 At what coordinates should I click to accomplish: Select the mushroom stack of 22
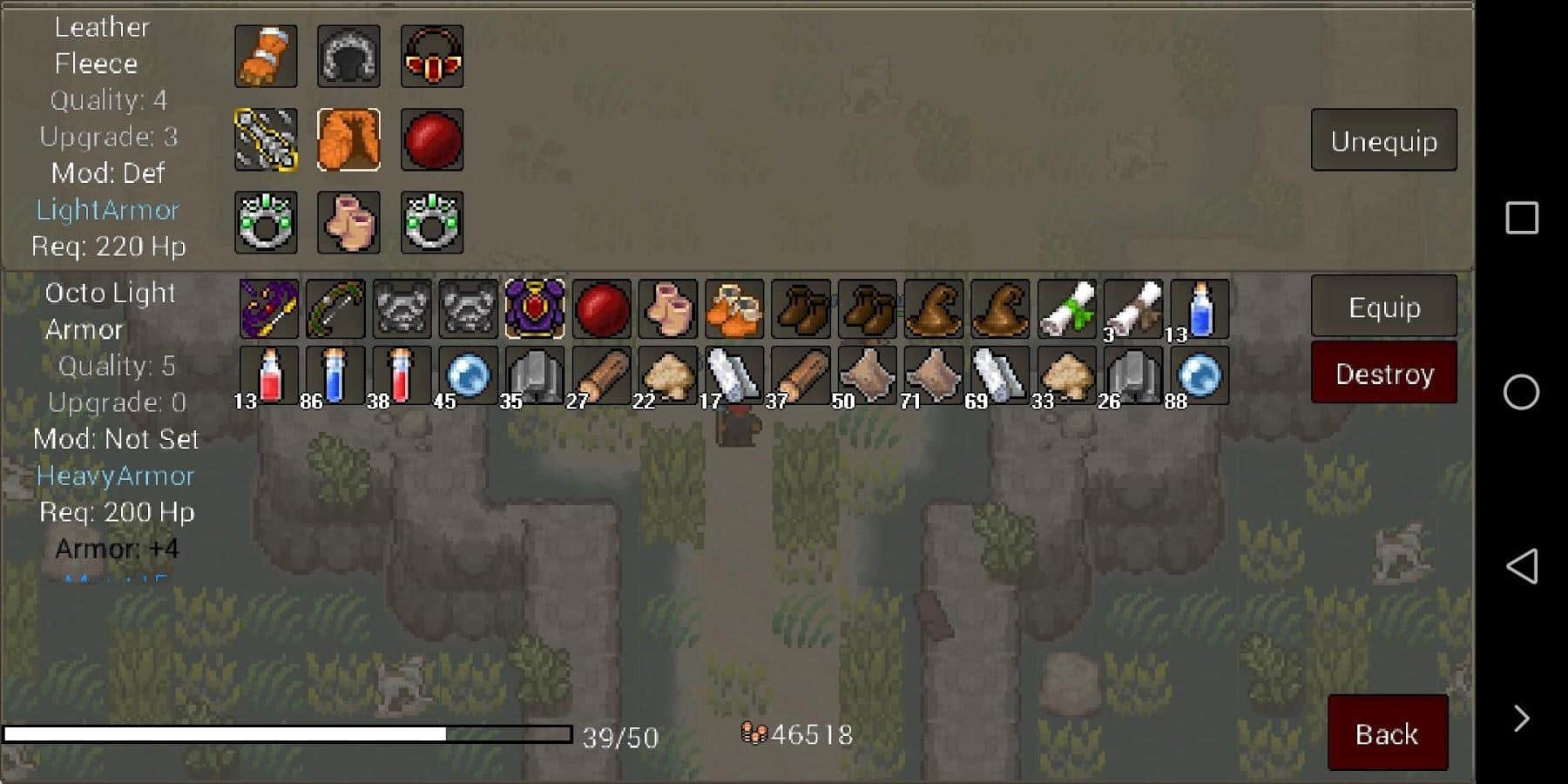tap(667, 375)
